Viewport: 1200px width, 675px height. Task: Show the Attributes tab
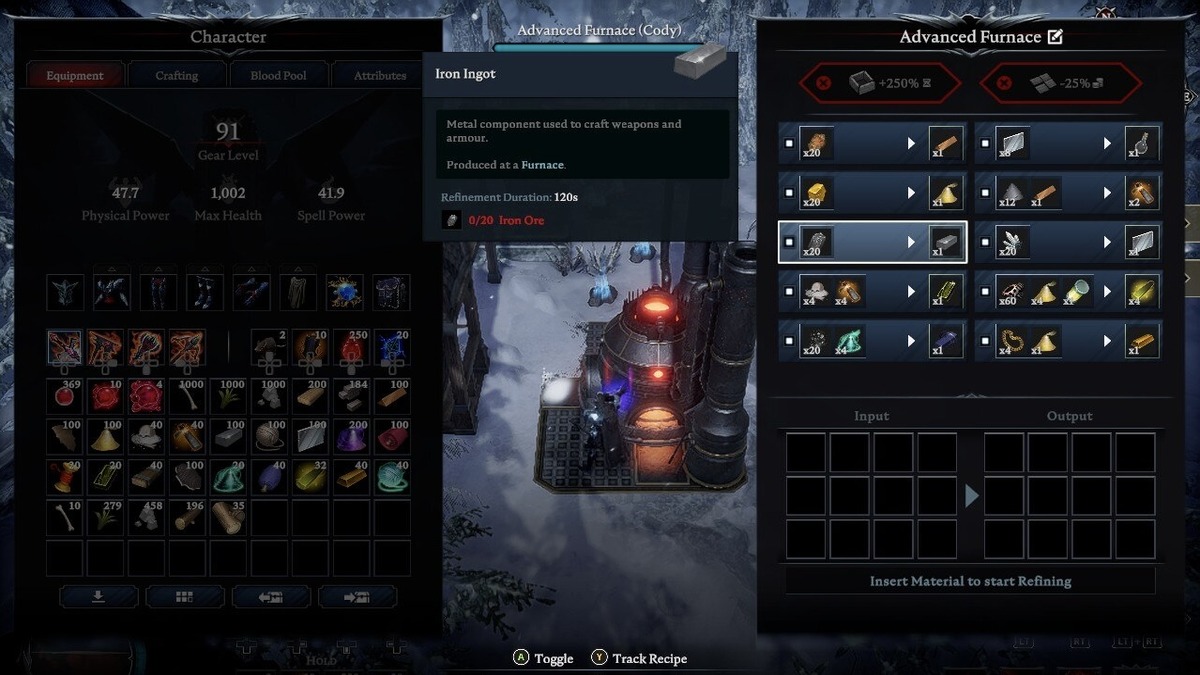click(x=380, y=75)
